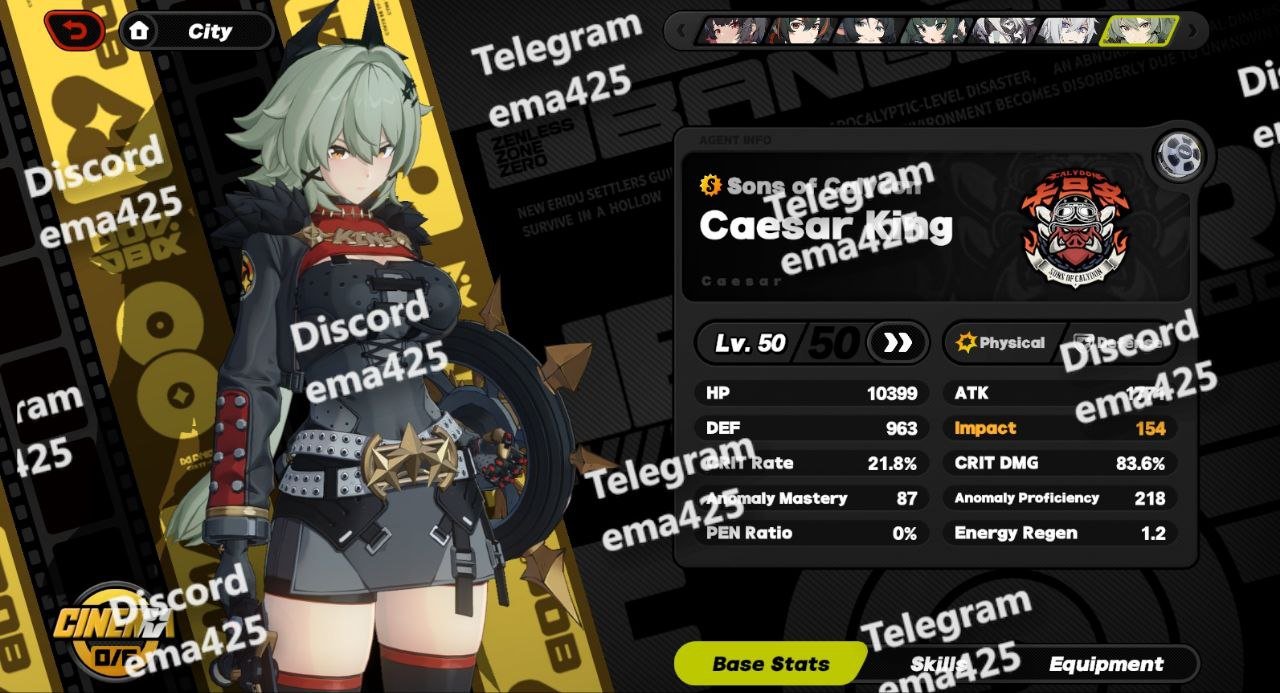
Task: View the Physical attribute details
Action: (1001, 343)
